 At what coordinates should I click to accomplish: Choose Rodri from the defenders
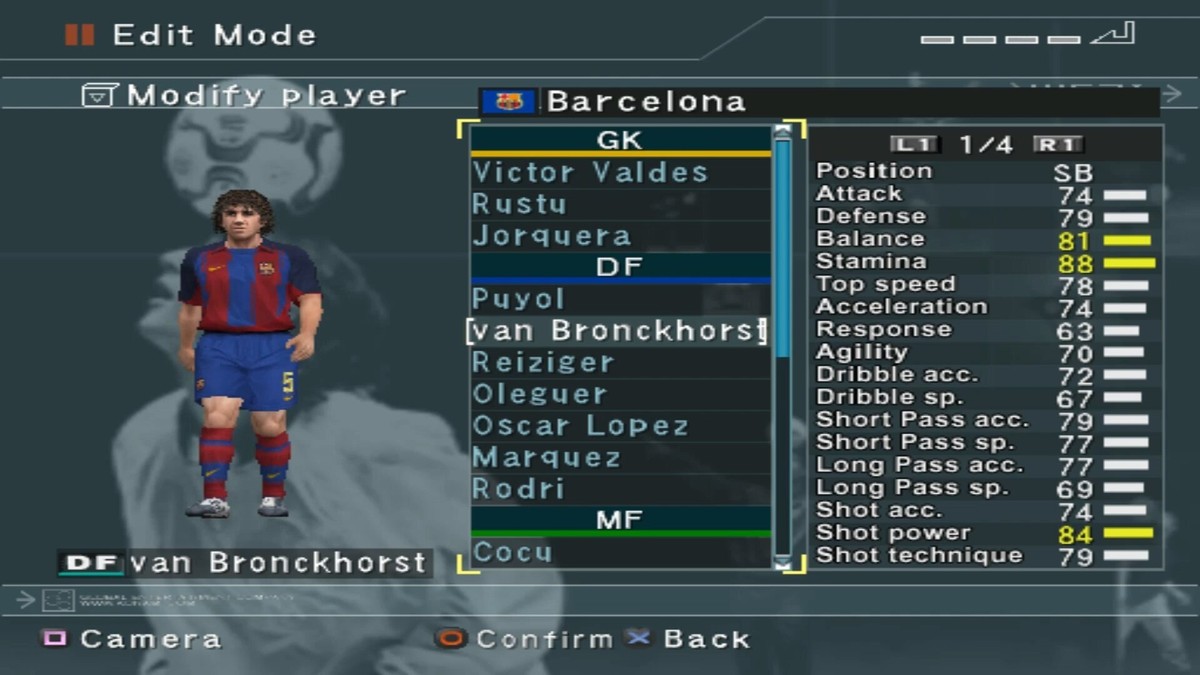(519, 489)
